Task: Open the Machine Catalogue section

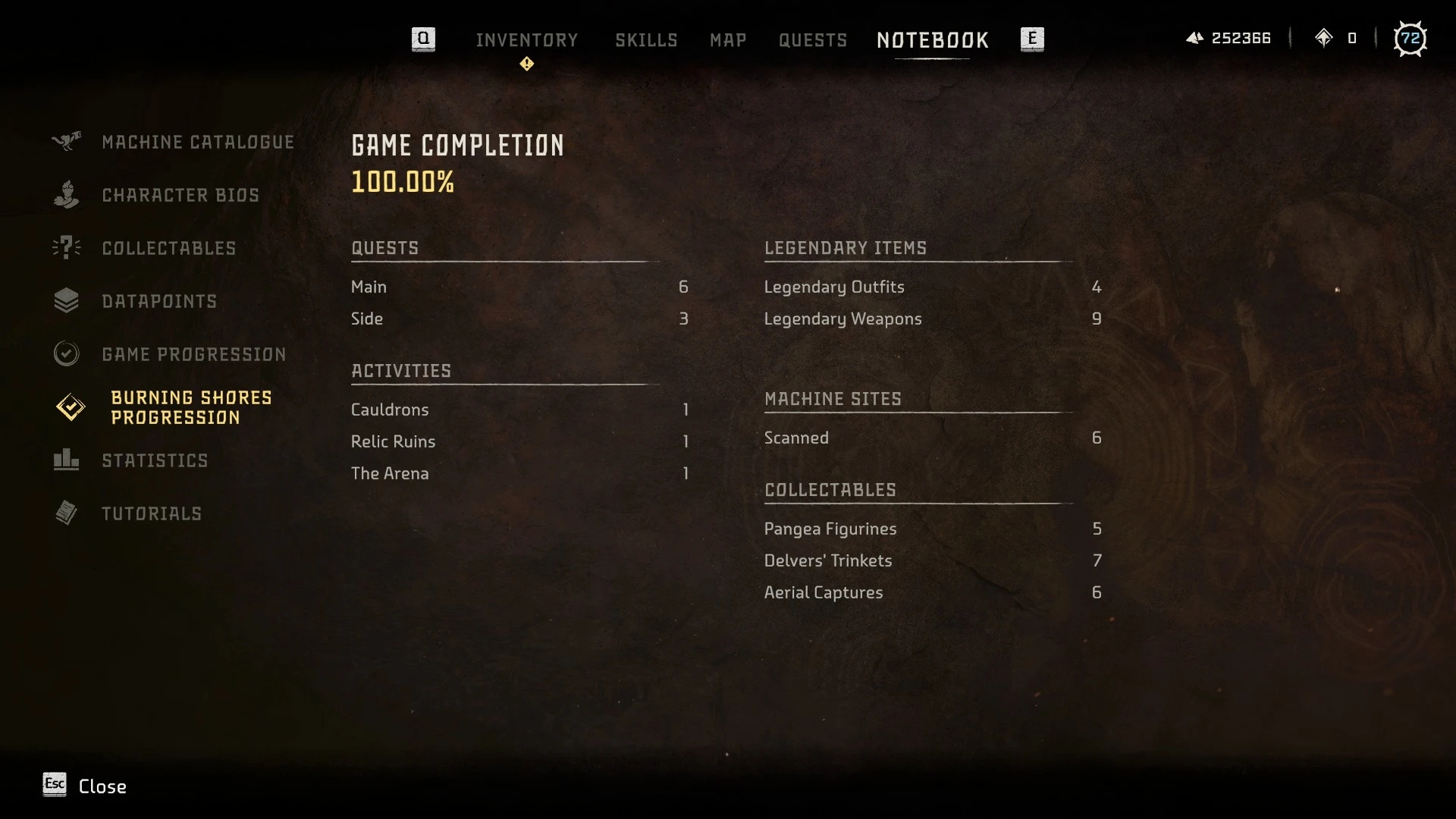Action: (x=198, y=143)
